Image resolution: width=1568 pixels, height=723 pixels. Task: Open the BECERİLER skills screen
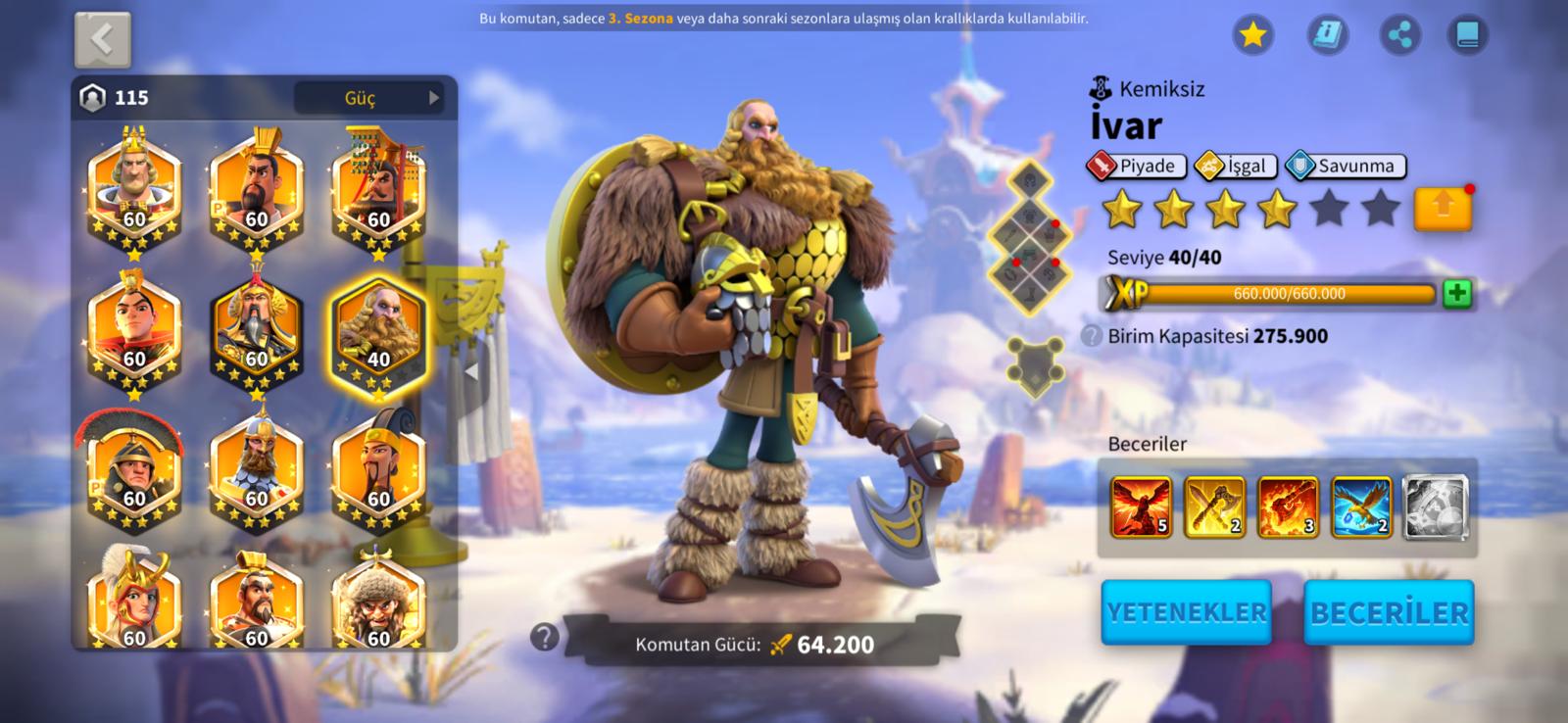(1389, 612)
